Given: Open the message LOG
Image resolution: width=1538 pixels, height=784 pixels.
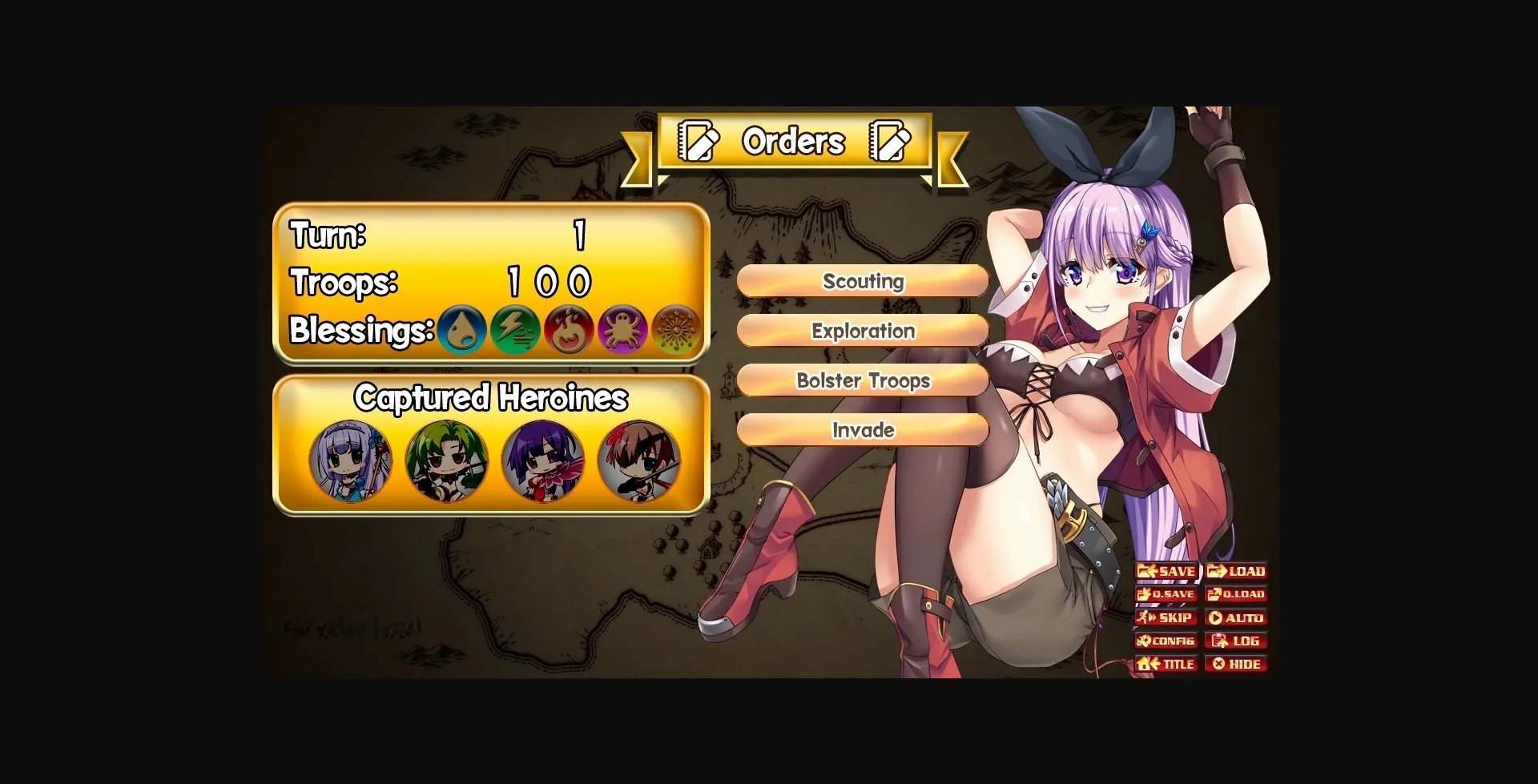Looking at the screenshot, I should 1236,640.
